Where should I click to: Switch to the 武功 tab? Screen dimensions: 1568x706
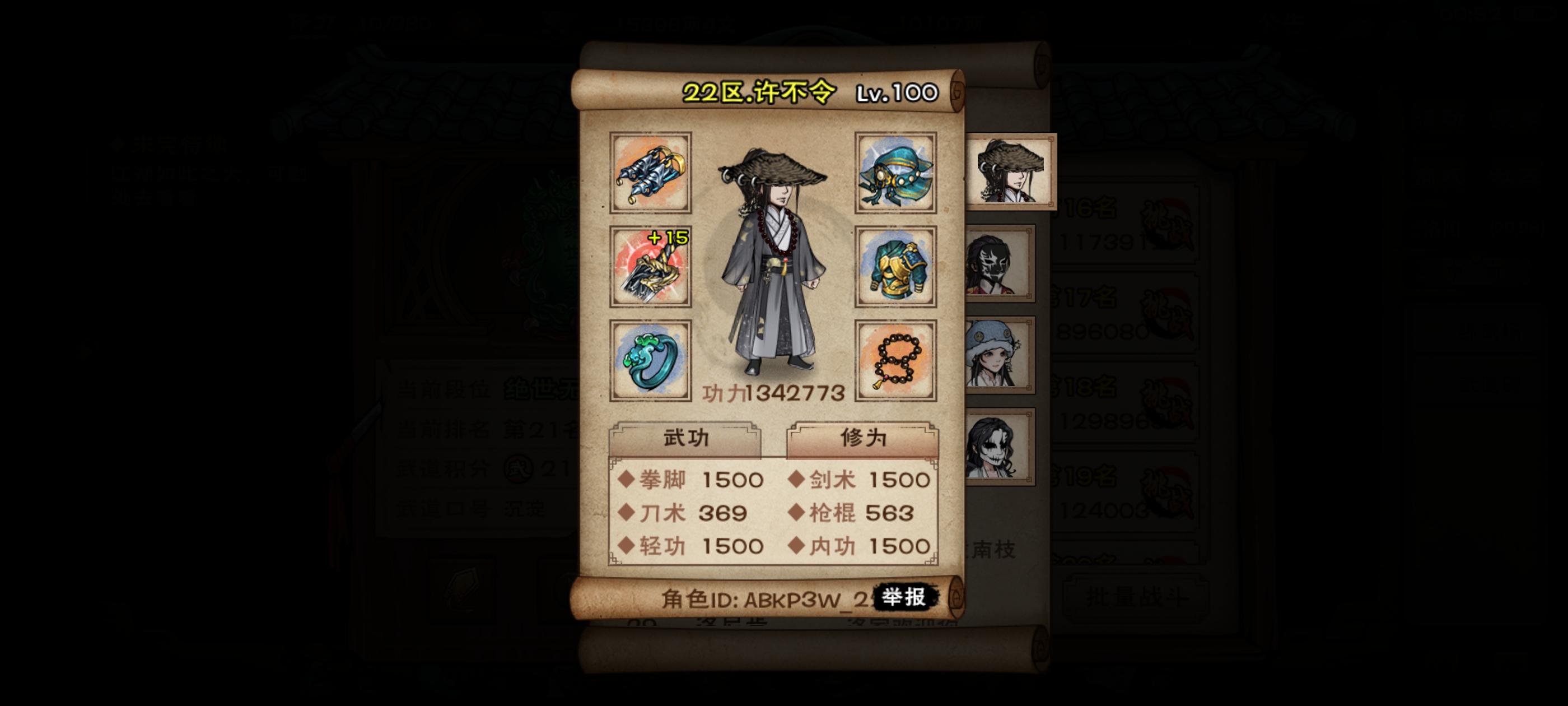pos(685,440)
